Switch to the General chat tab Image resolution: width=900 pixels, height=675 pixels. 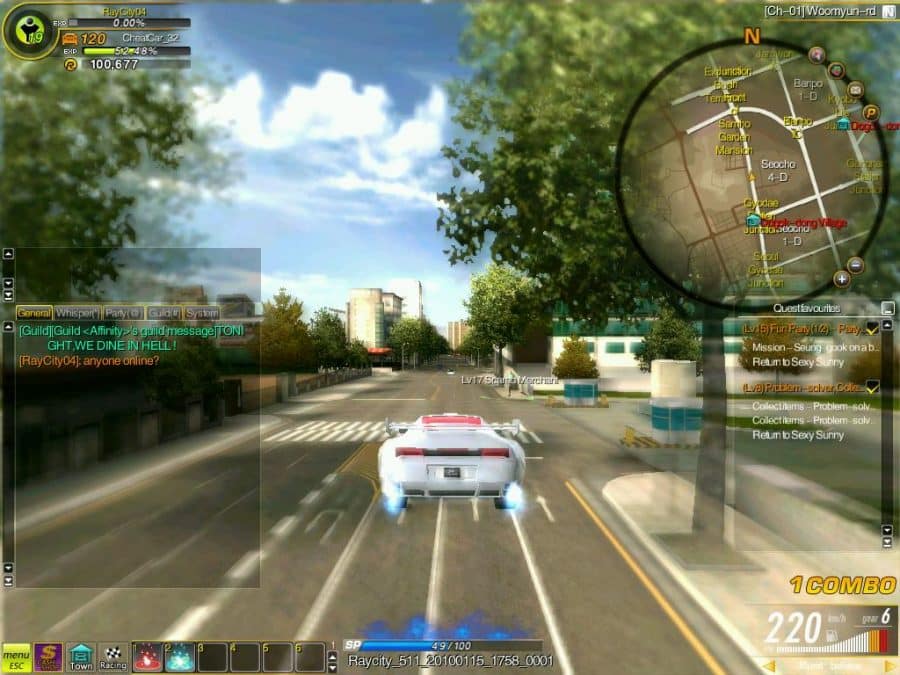(x=34, y=313)
